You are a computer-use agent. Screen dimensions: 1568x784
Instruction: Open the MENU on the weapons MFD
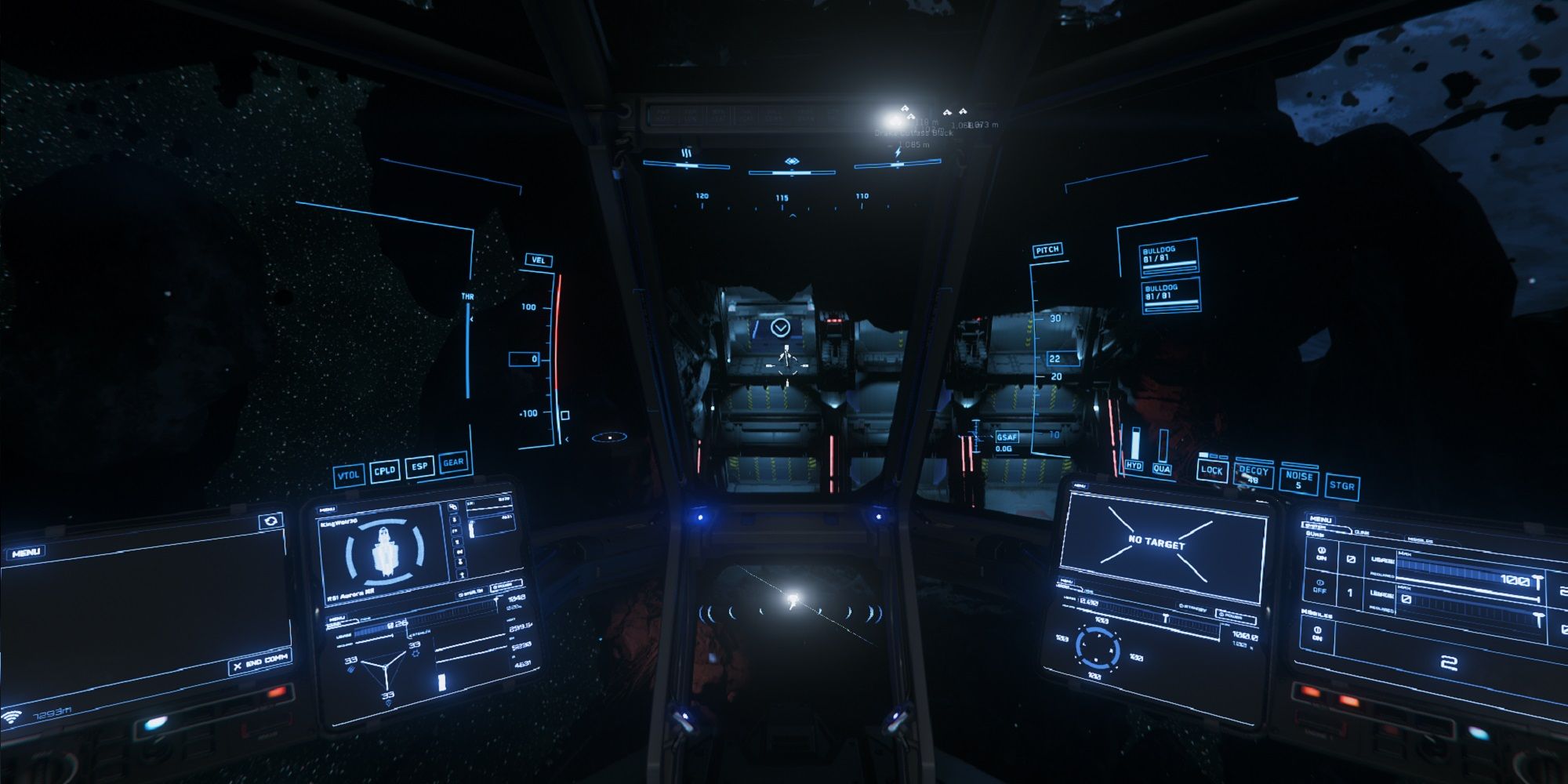click(x=1321, y=520)
